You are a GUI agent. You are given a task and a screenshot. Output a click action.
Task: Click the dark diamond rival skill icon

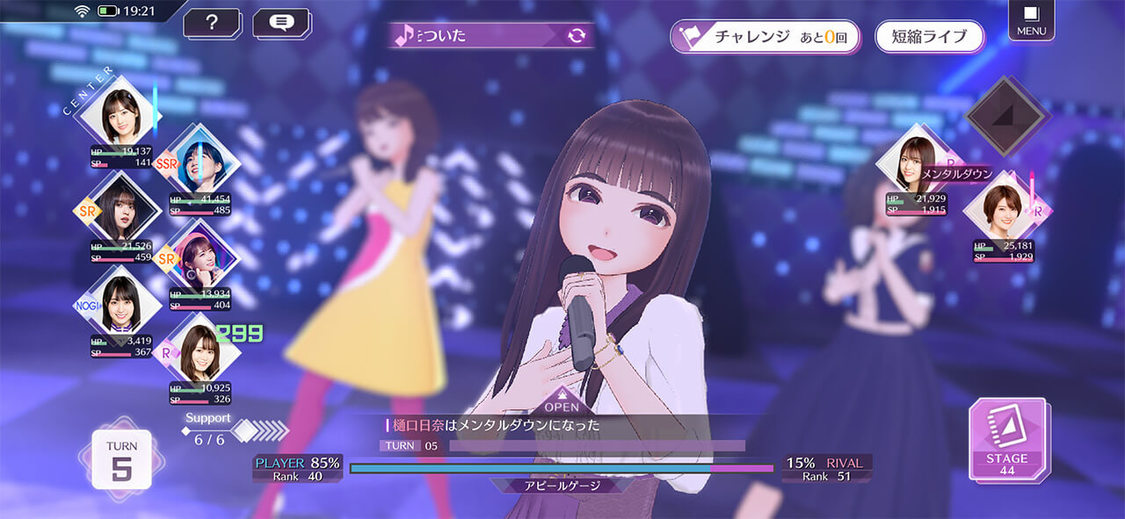click(x=1005, y=115)
